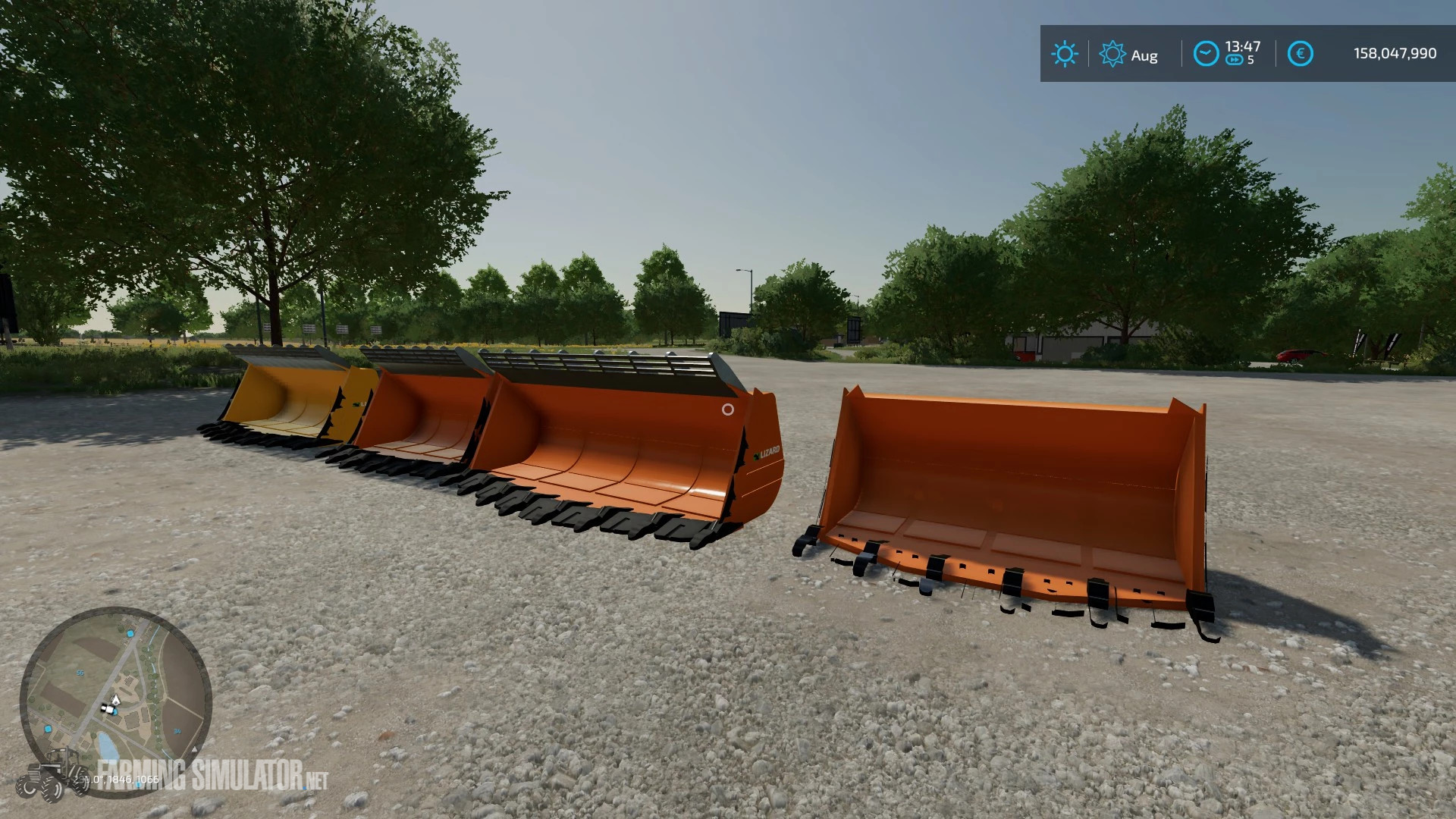The image size is (1456, 819).
Task: Click the blue water point dot on the minimap
Action: pyautogui.click(x=130, y=634)
